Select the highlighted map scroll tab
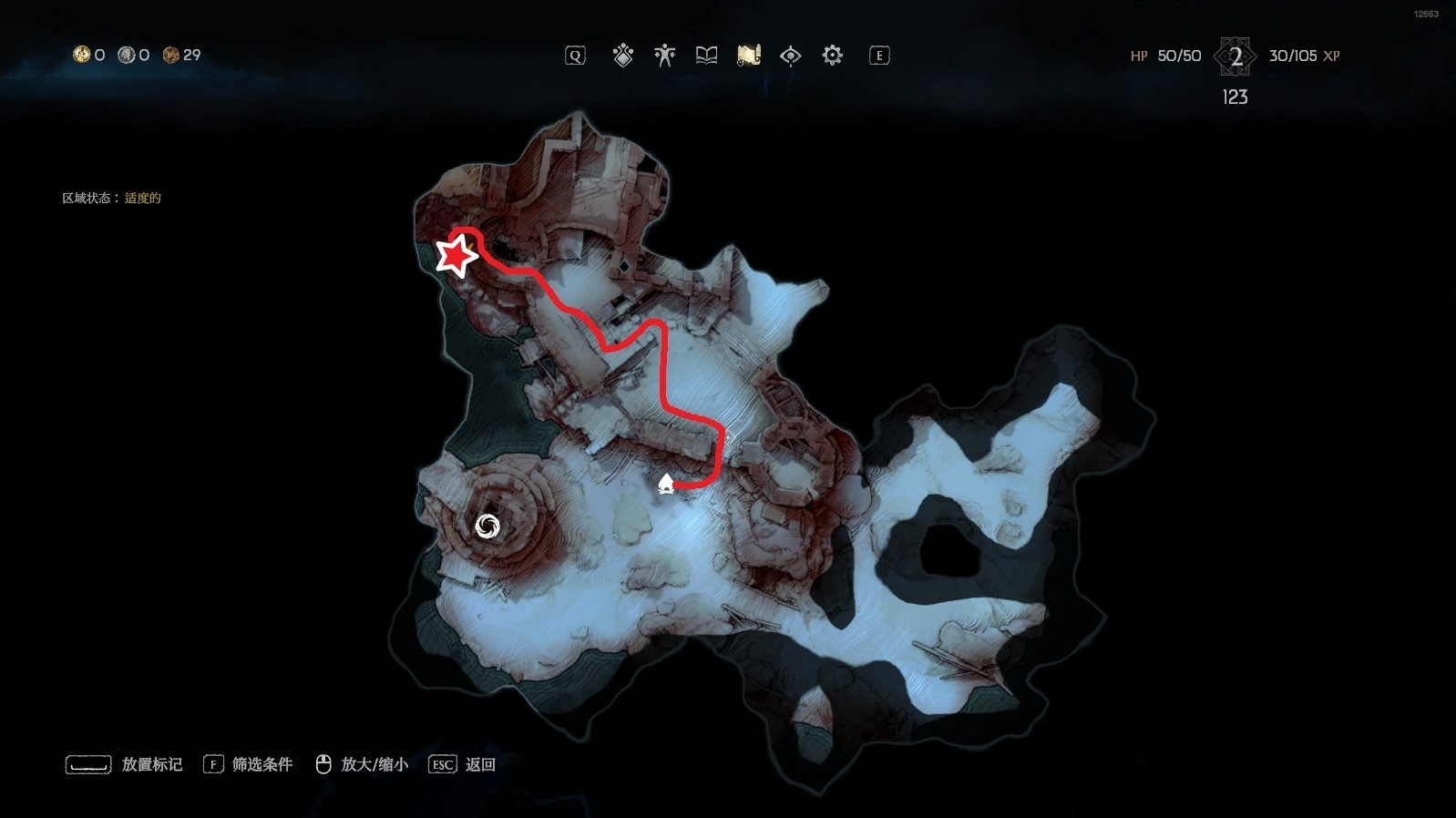The width and height of the screenshot is (1456, 818). tap(748, 56)
